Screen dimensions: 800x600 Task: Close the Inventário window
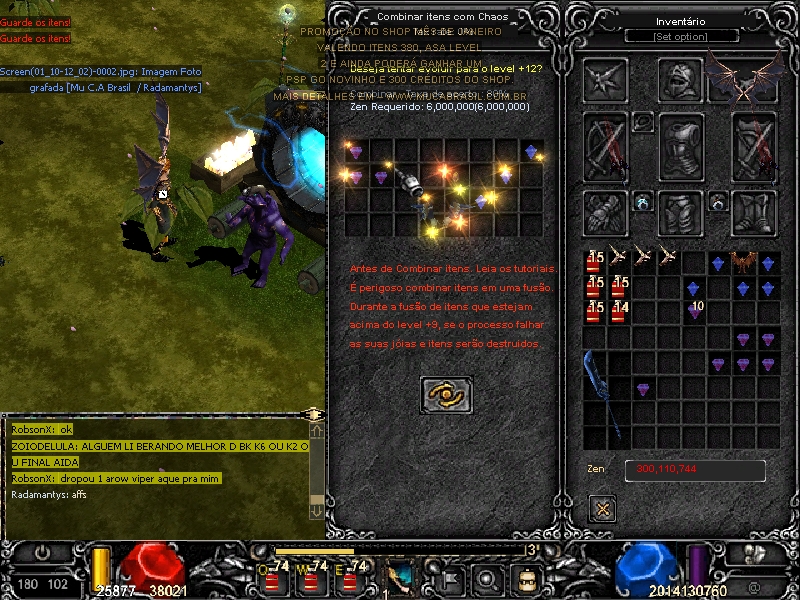602,508
